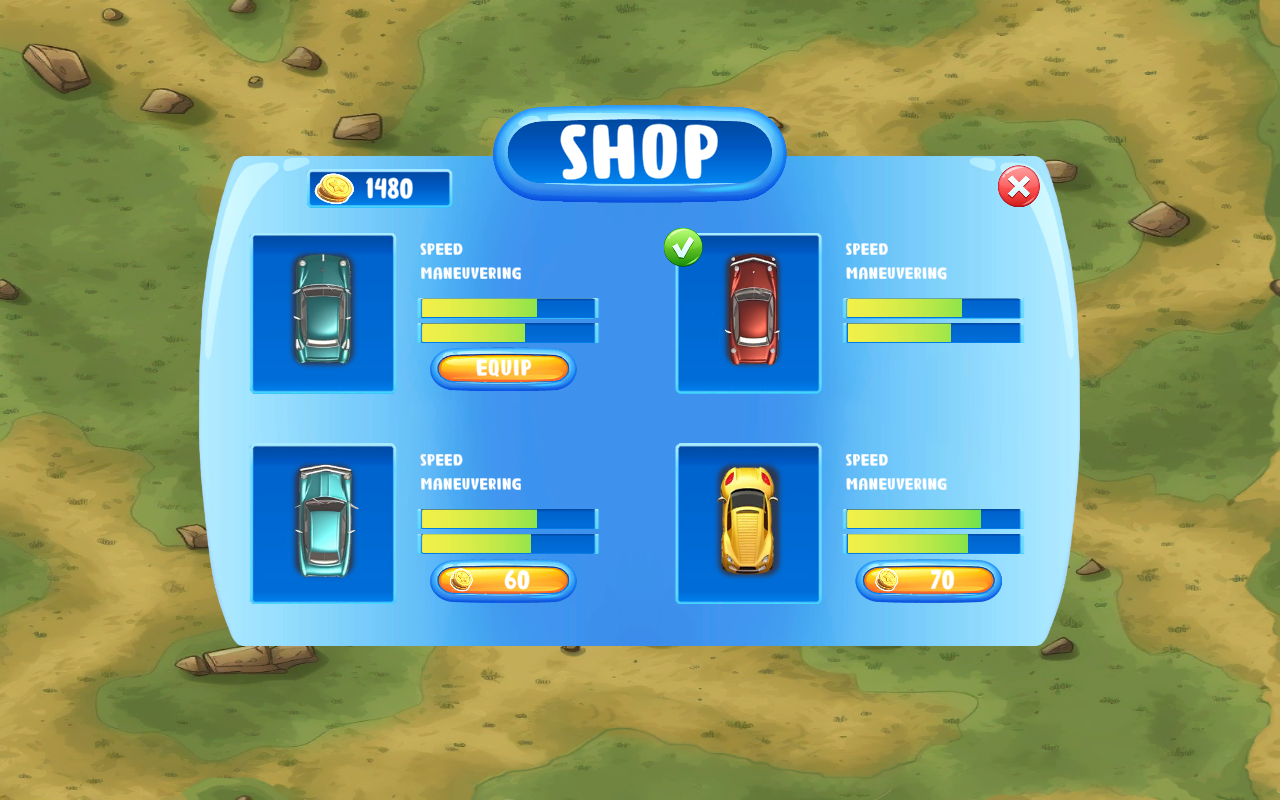This screenshot has width=1280, height=800.
Task: Click the yellow car's Speed stat bar
Action: click(933, 520)
